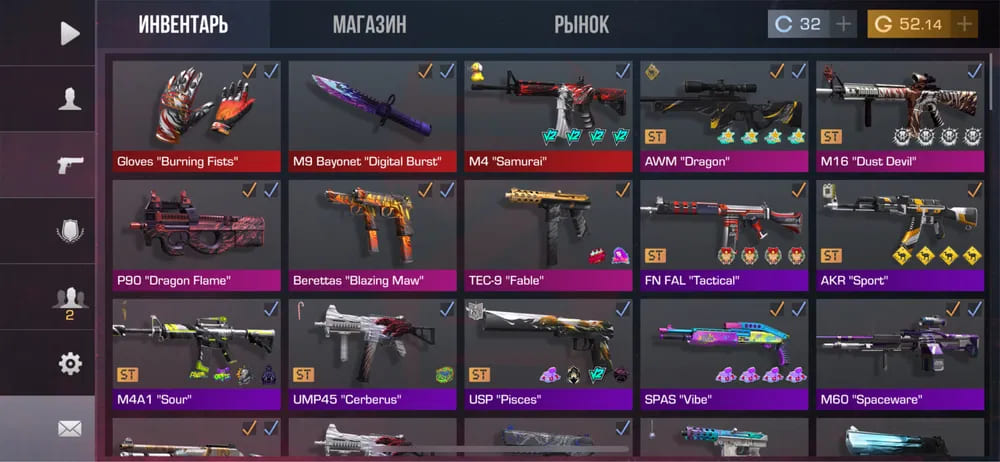This screenshot has height=462, width=1000.
Task: Open the settings gear icon
Action: [69, 363]
